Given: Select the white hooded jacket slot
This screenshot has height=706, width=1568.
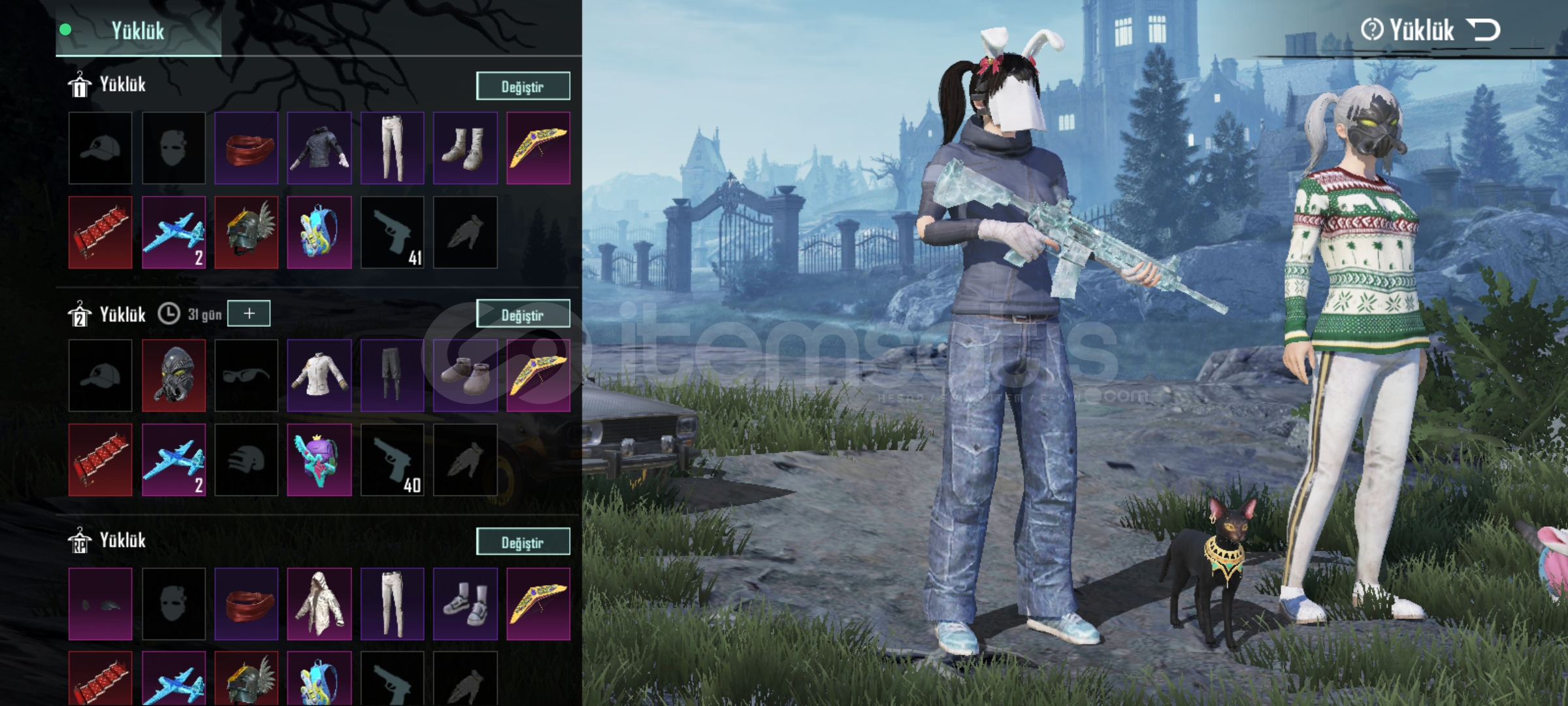Looking at the screenshot, I should 319,603.
